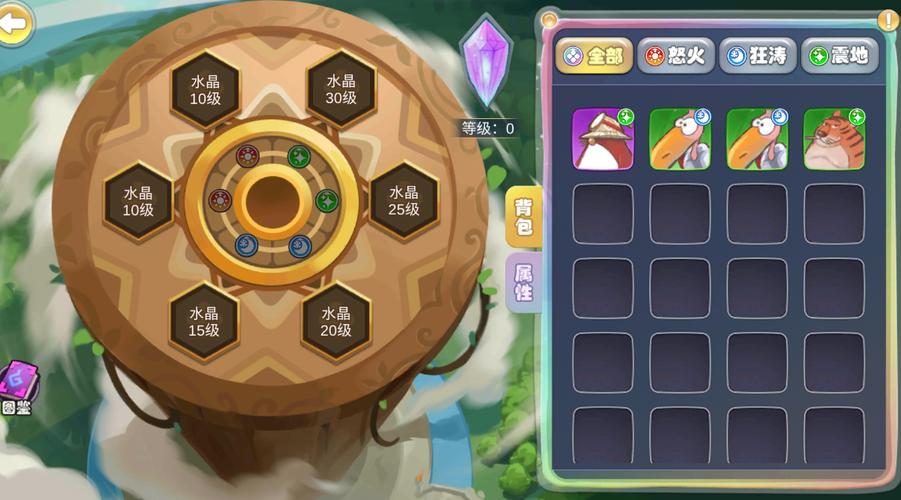Select the tiger item in the bag

coord(834,139)
